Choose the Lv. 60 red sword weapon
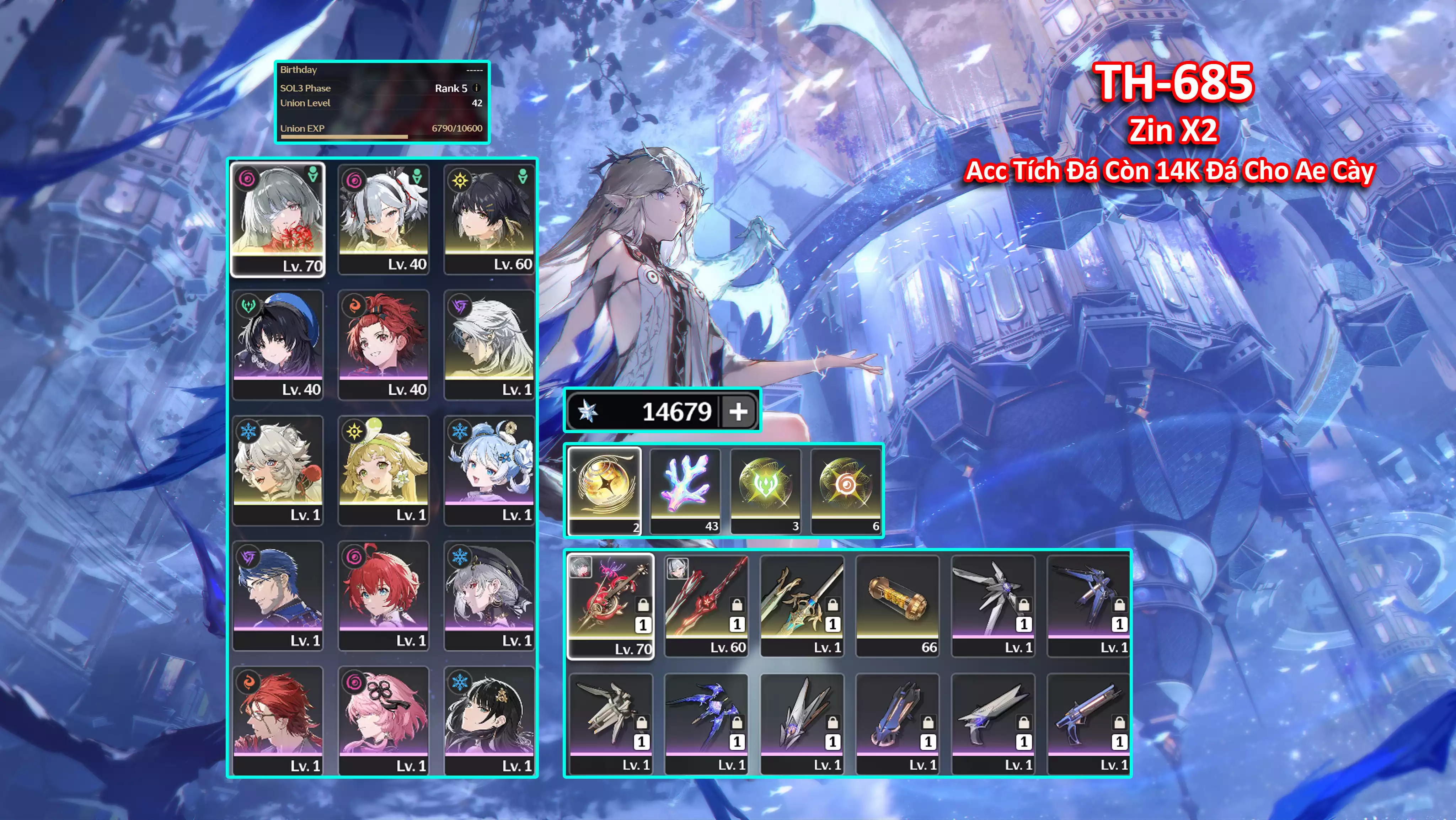Image resolution: width=1456 pixels, height=820 pixels. [706, 606]
